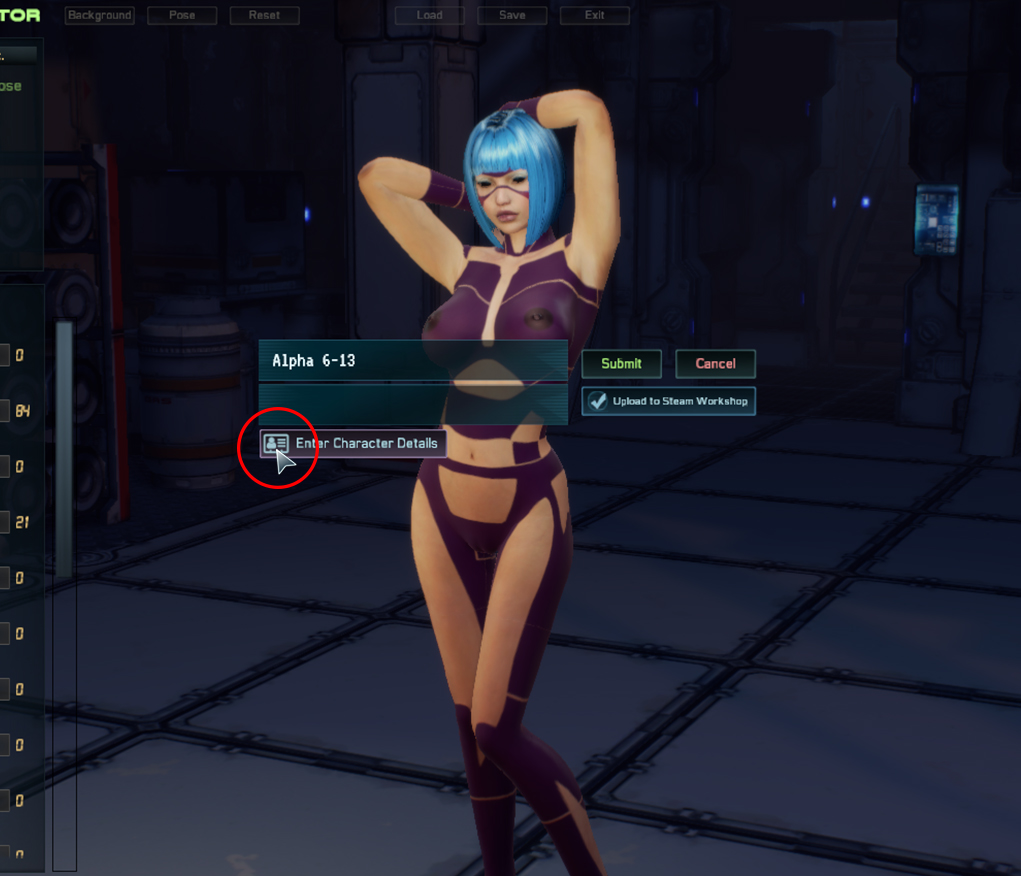Reset the character settings
Screen dimensions: 1021x876
[x=264, y=15]
